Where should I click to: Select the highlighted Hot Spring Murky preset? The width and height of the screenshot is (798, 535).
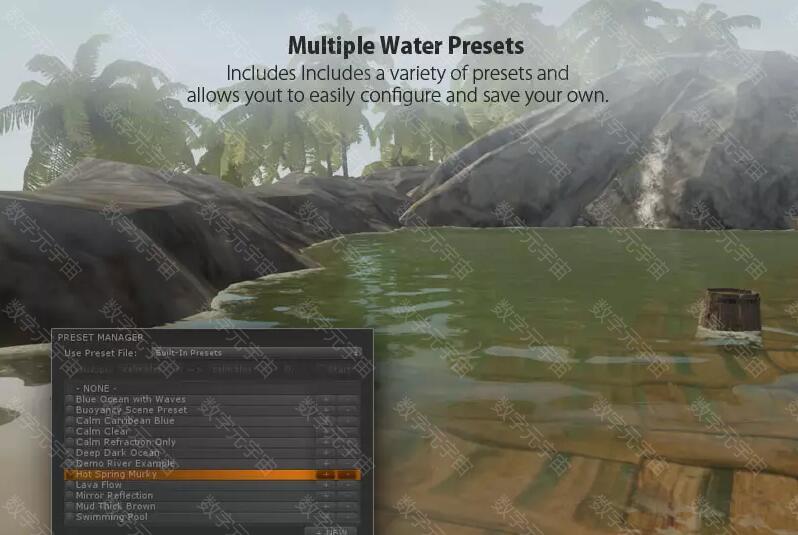tap(115, 474)
